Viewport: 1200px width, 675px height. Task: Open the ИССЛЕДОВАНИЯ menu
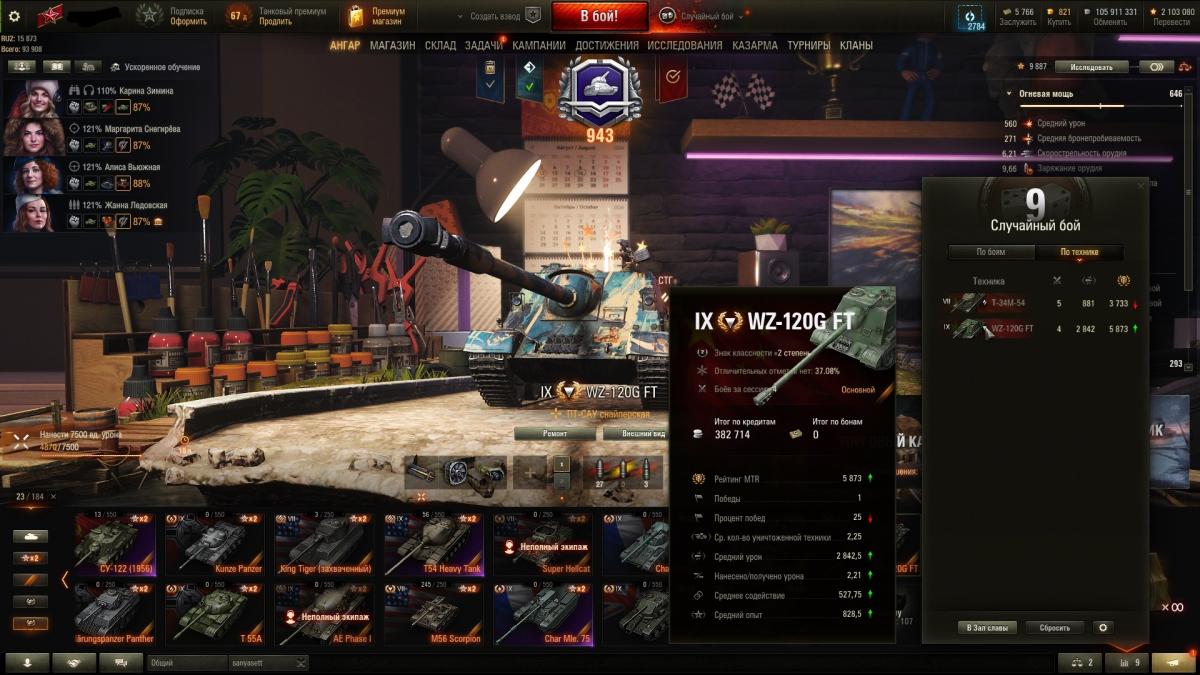pyautogui.click(x=684, y=45)
